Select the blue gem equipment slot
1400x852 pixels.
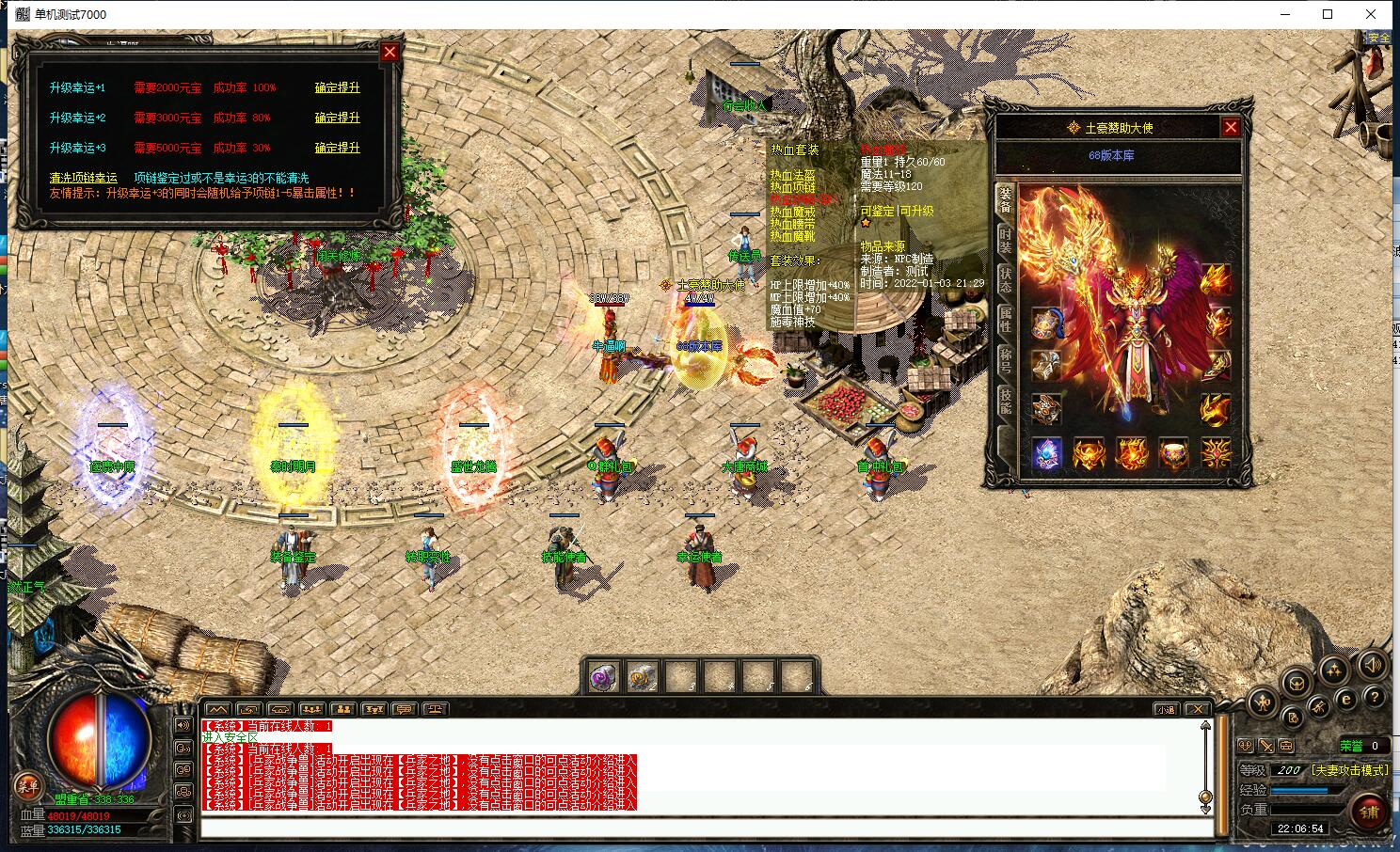click(1046, 454)
